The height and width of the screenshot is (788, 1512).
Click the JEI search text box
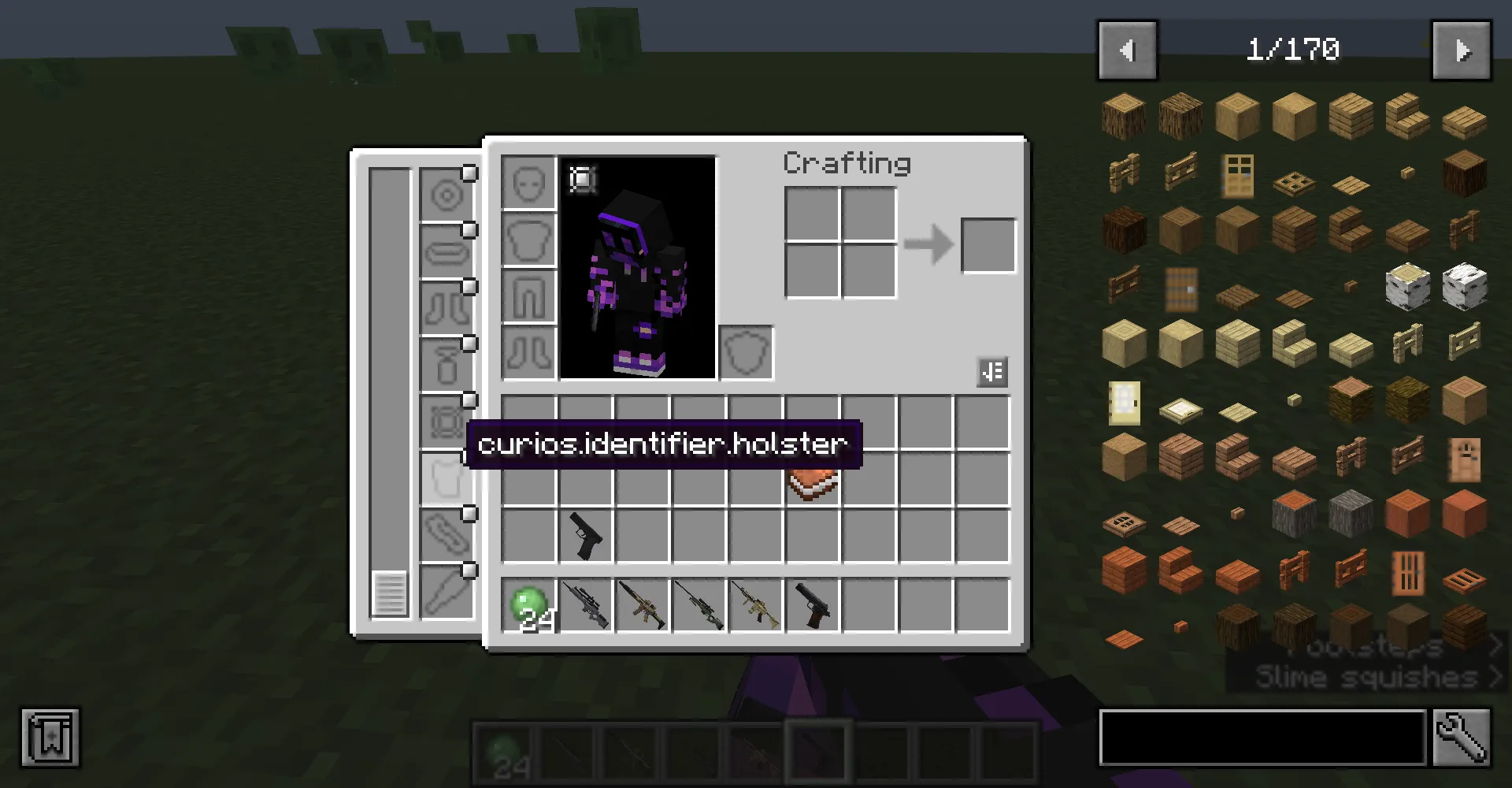1262,738
